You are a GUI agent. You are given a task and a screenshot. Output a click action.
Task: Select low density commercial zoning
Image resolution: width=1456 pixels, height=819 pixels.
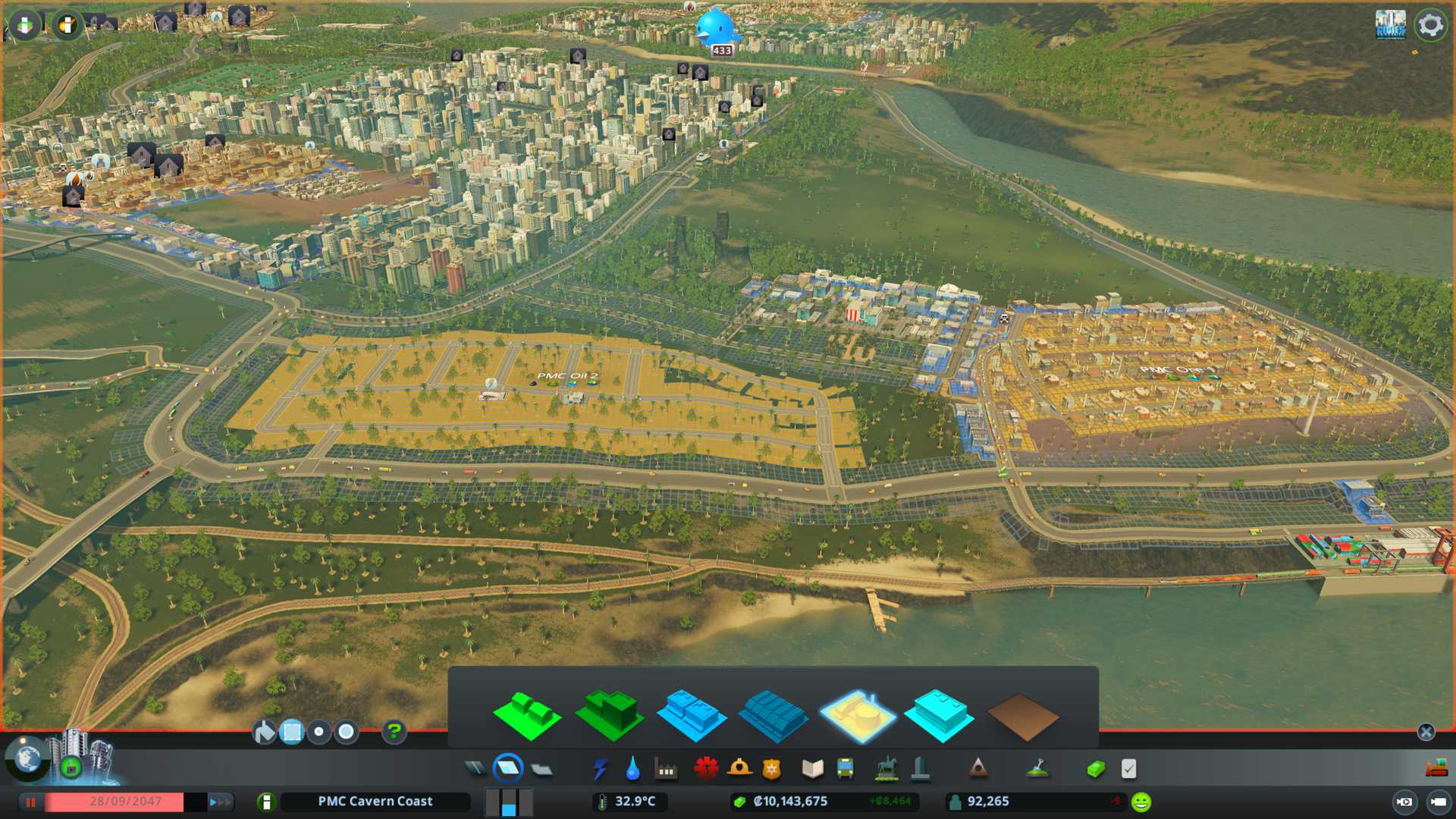click(691, 715)
